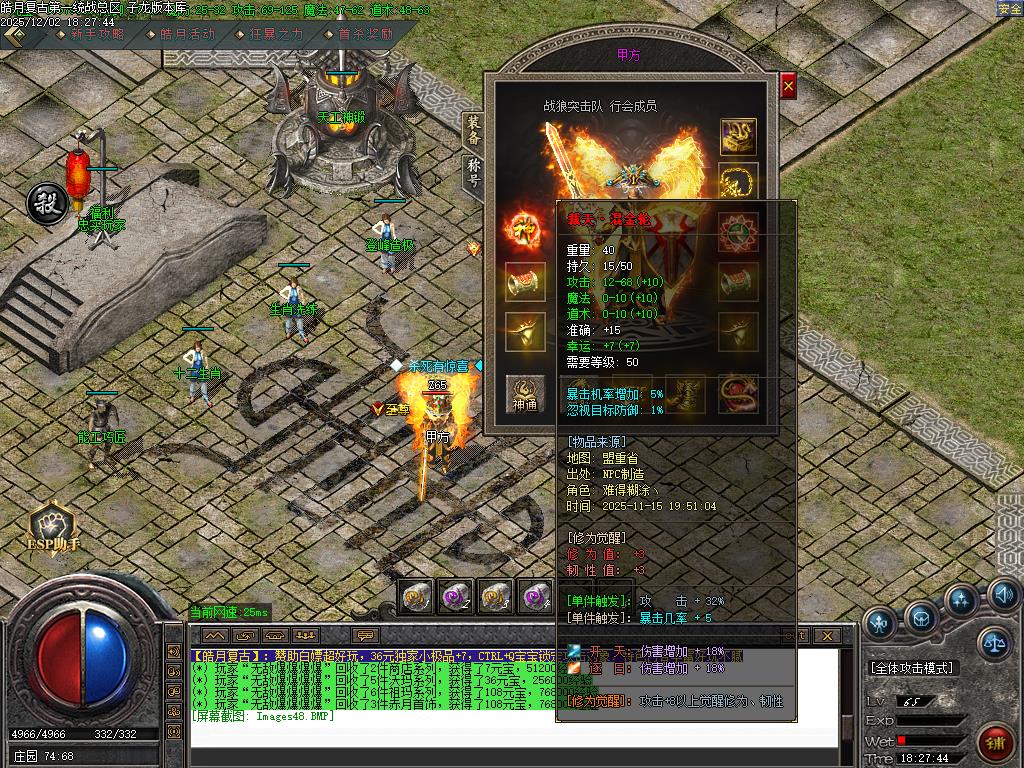Switch to the 称号 title tab
The image size is (1024, 768).
coord(473,174)
